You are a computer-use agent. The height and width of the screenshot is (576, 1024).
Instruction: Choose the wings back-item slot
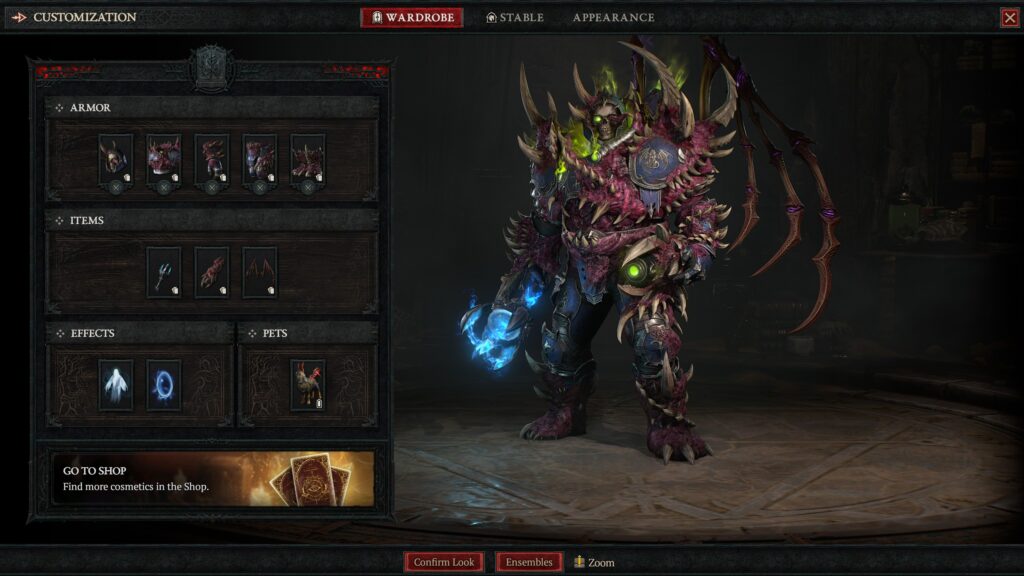point(259,272)
